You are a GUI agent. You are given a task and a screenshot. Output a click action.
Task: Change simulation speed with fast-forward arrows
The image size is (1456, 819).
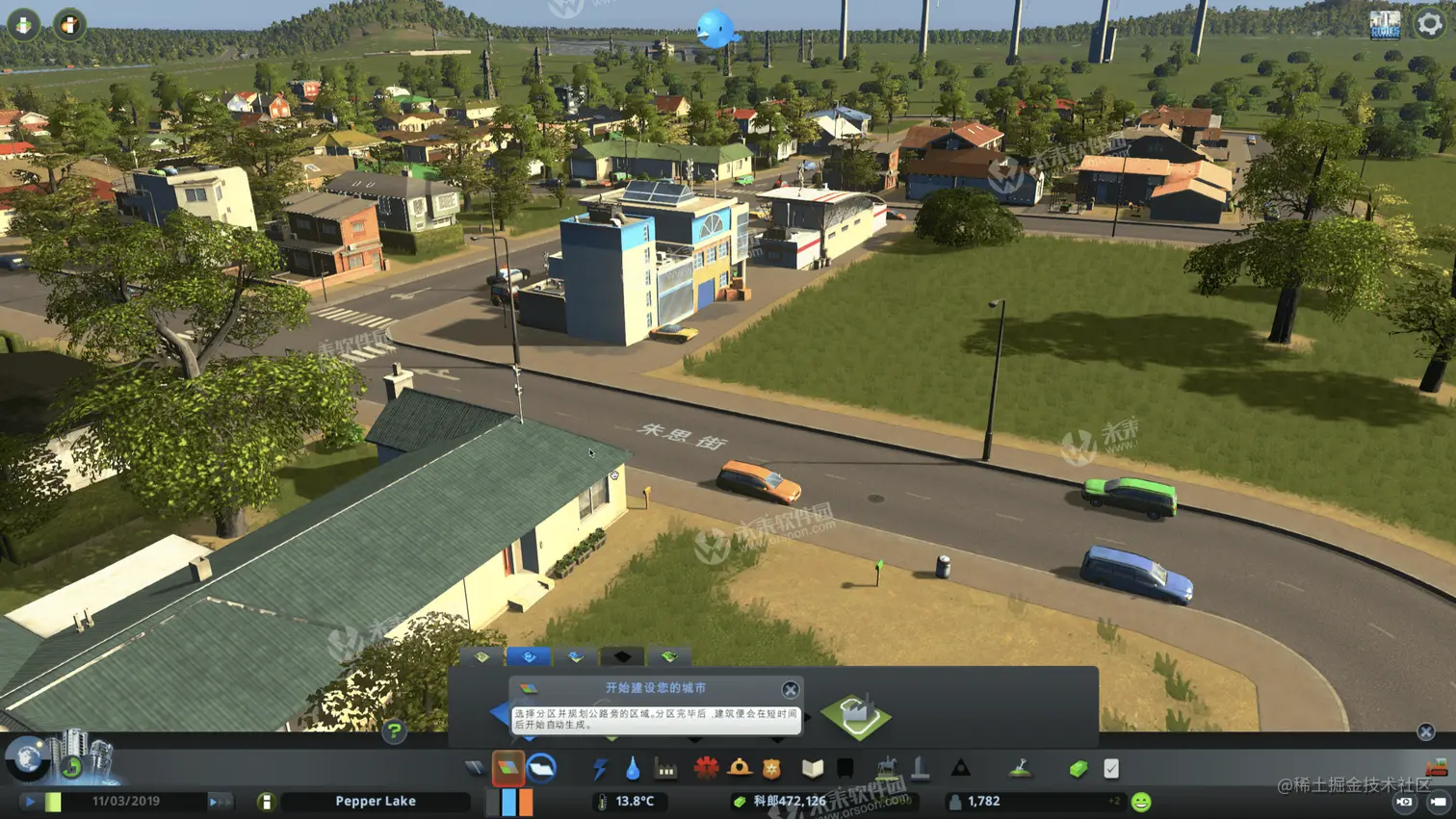[x=219, y=801]
